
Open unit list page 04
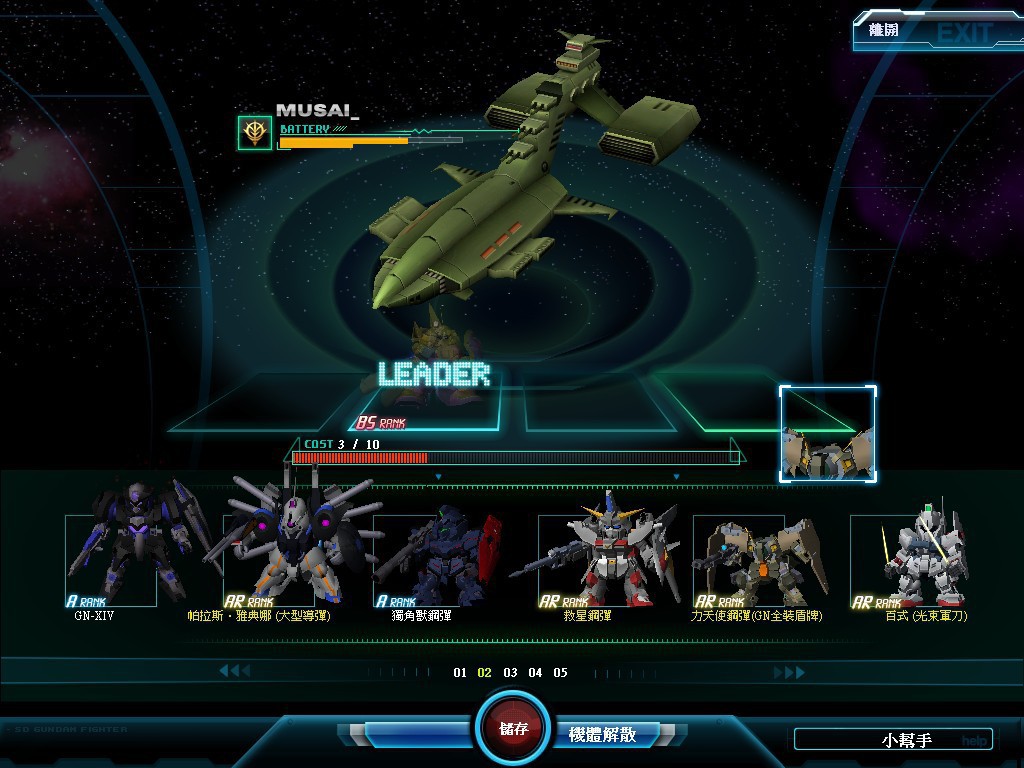coord(535,673)
